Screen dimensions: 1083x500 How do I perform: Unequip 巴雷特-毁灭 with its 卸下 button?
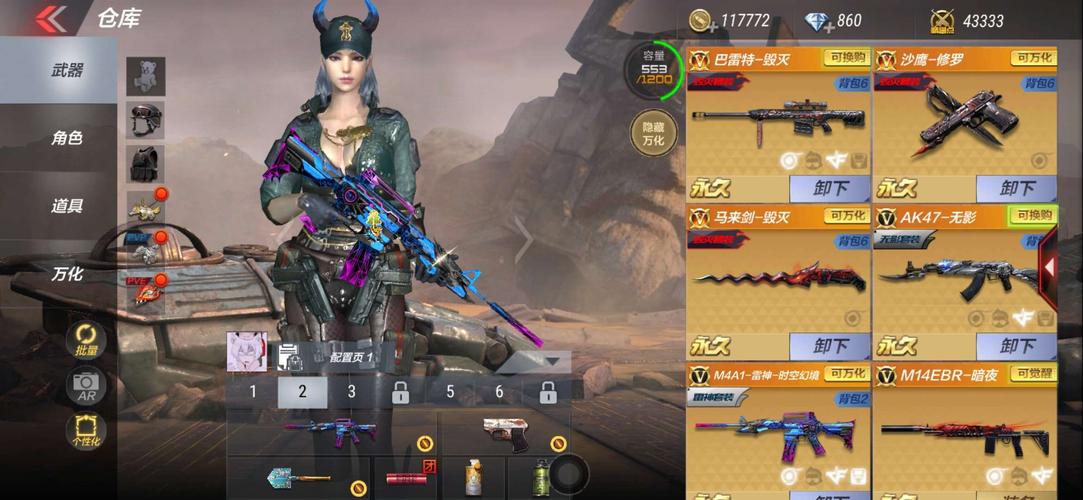[829, 189]
